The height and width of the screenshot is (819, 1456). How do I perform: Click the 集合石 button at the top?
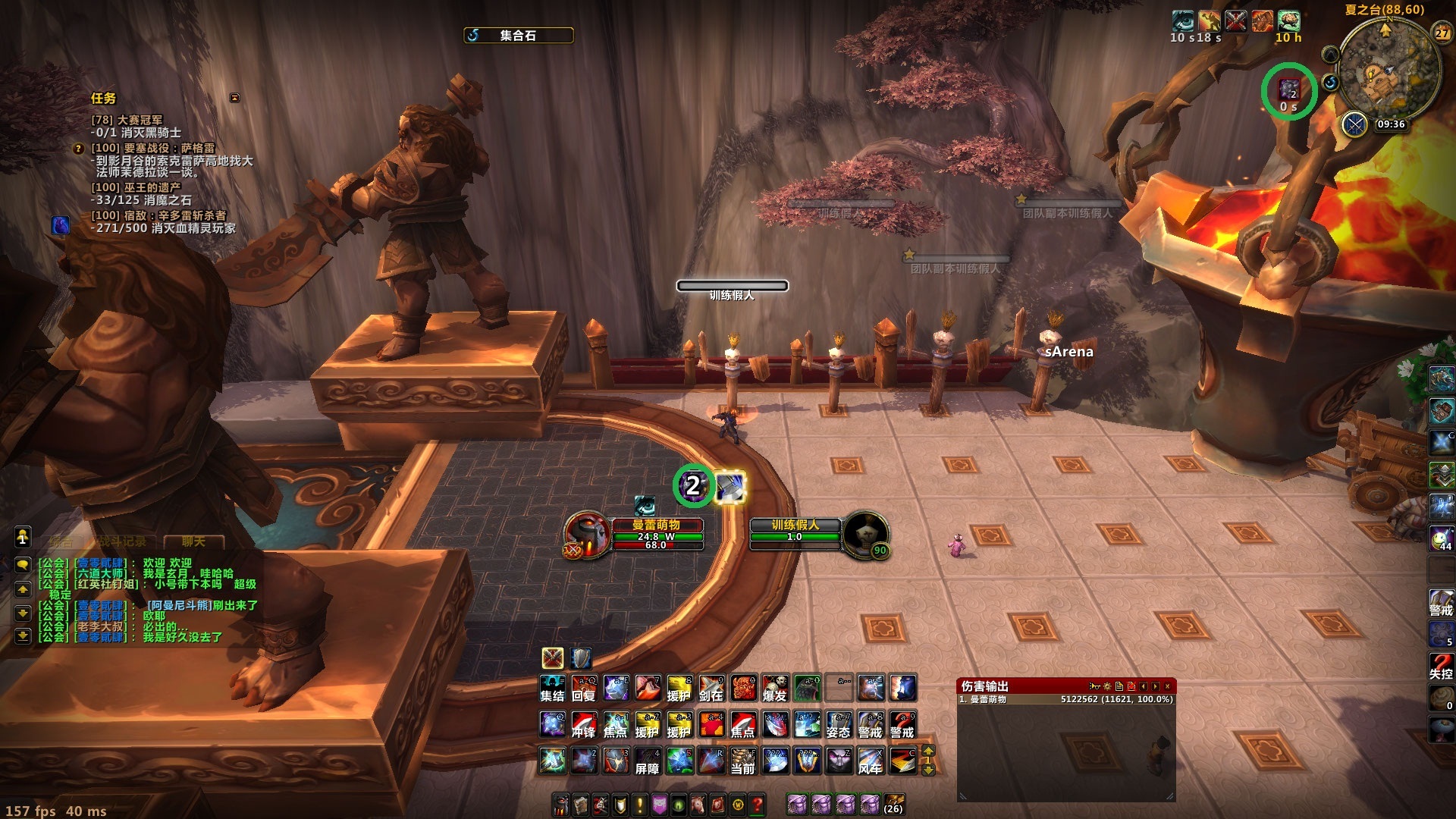[x=518, y=36]
